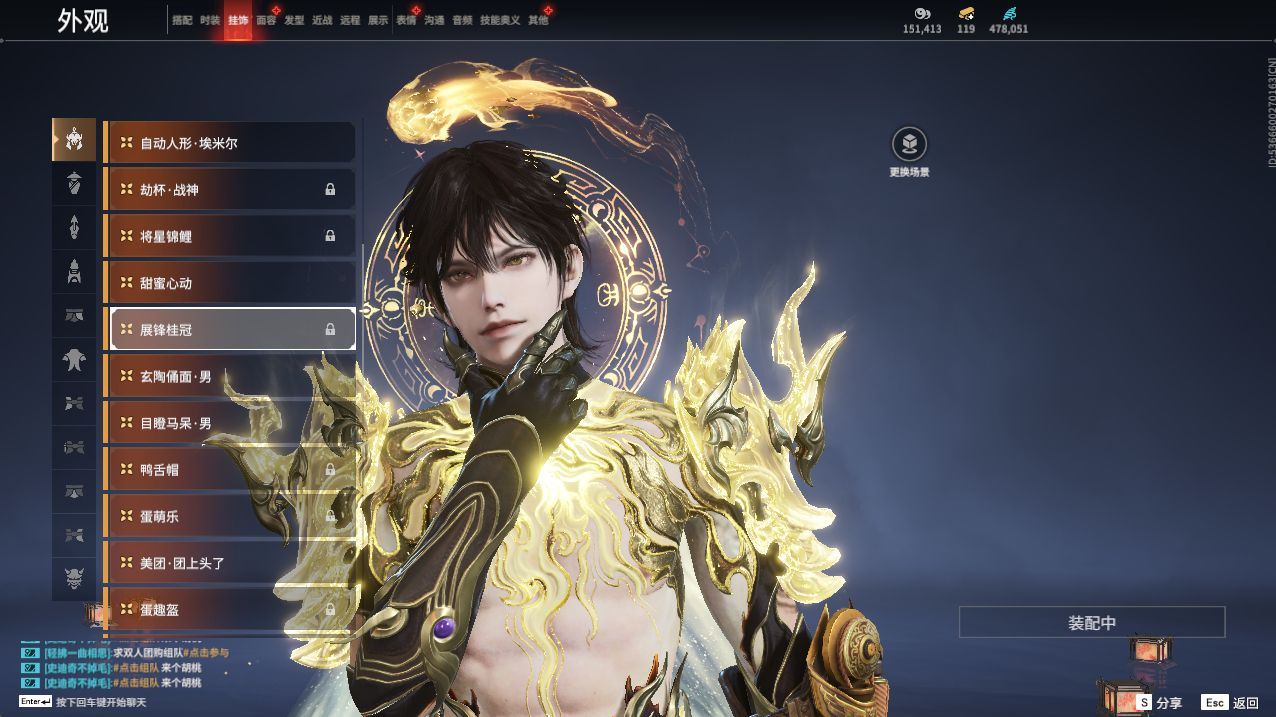Pick the 将星锦鲤 accessory entry
Viewport: 1276px width, 717px height.
tap(230, 237)
